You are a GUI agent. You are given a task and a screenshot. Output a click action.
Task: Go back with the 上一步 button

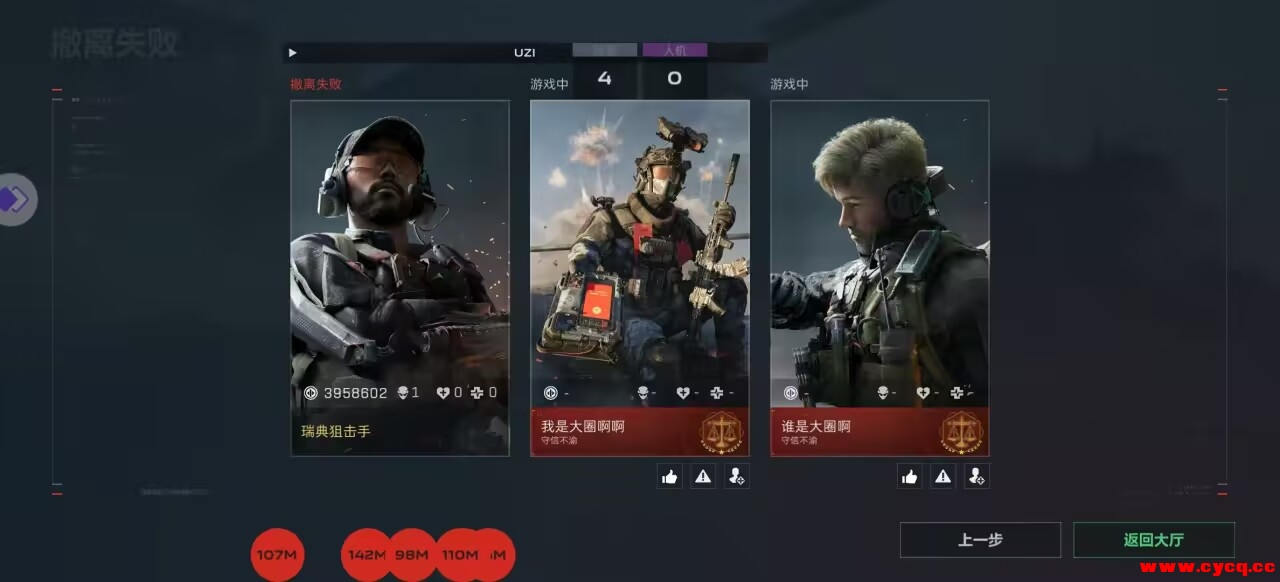980,540
